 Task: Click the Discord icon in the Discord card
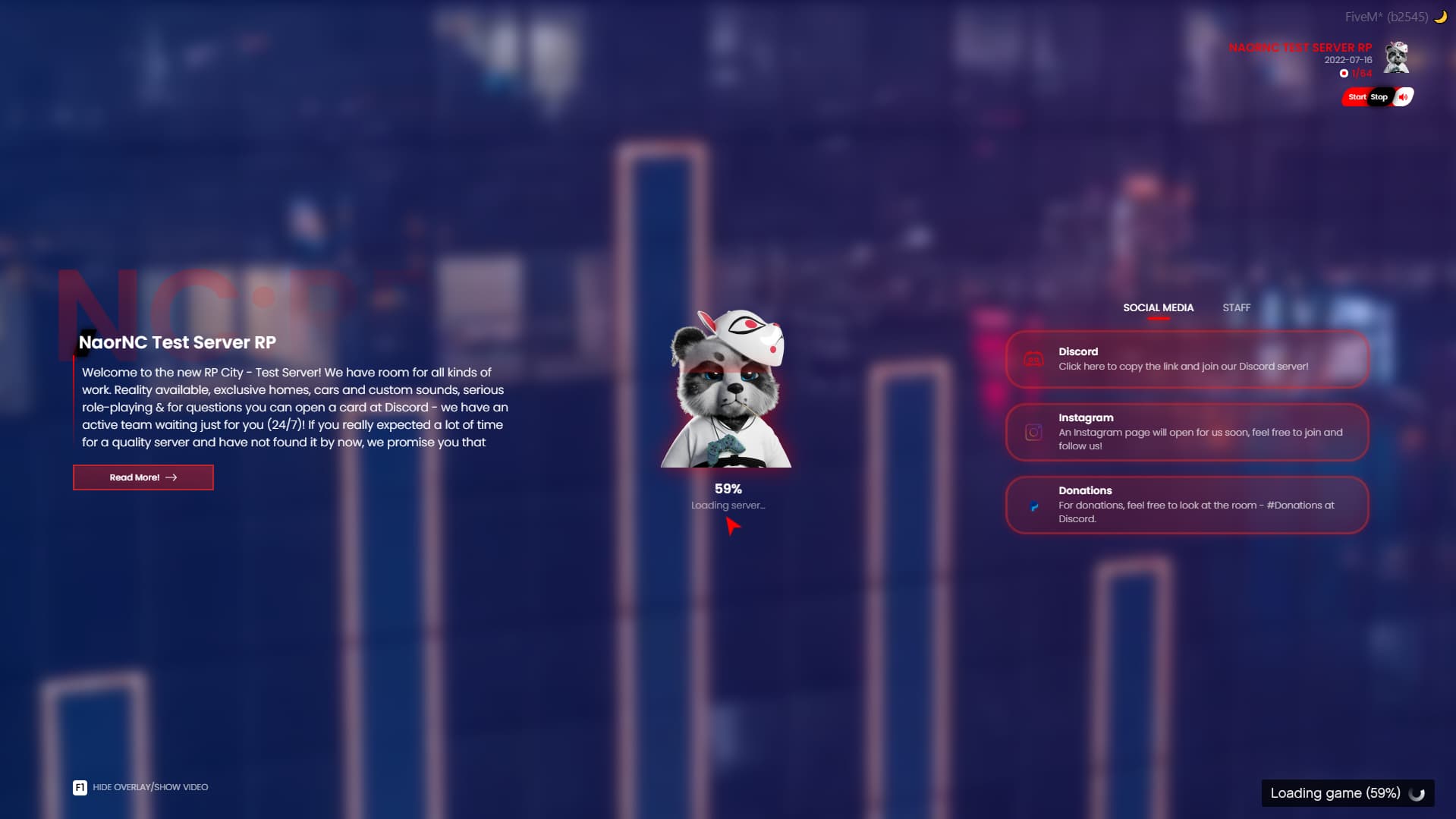(1033, 360)
